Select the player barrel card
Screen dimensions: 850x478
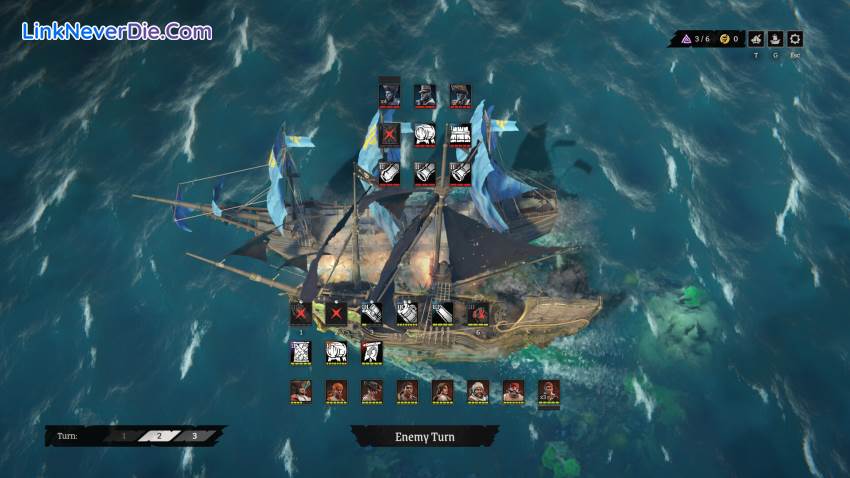[x=336, y=352]
